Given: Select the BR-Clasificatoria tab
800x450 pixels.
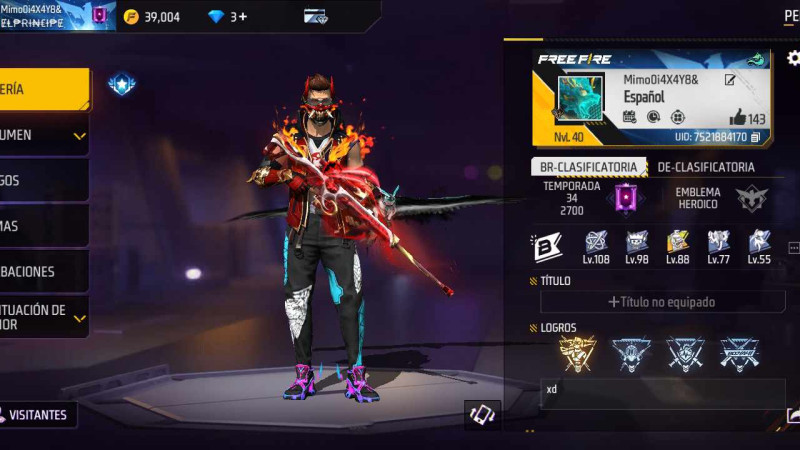Looking at the screenshot, I should (588, 167).
